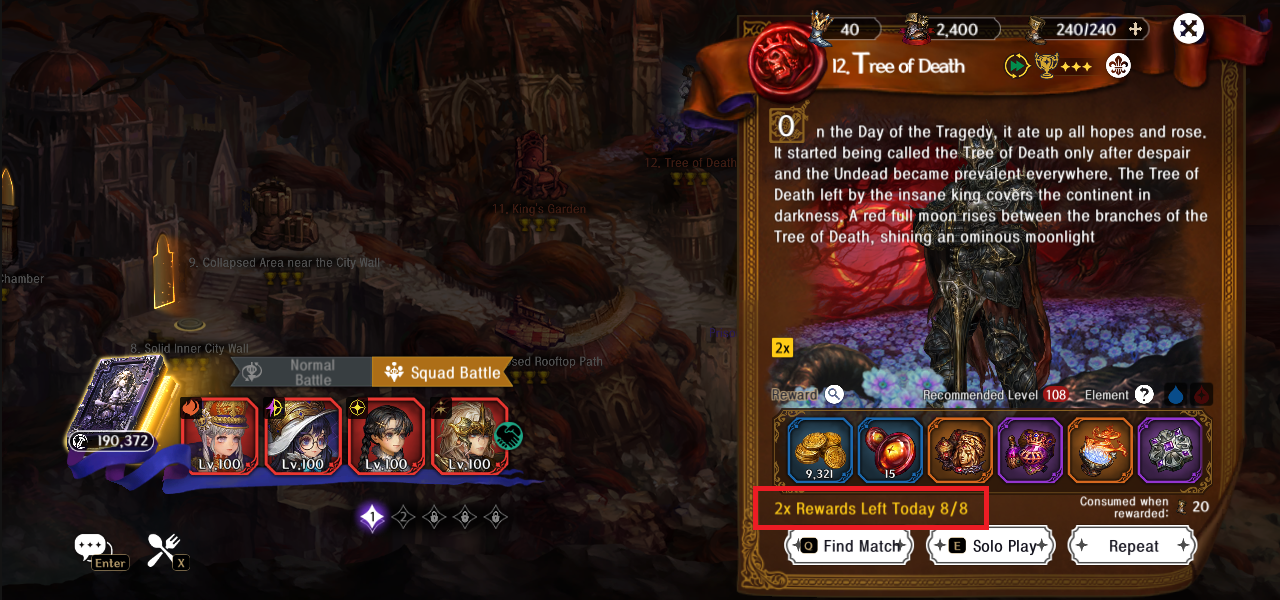1280x600 pixels.
Task: Inspect the silver gem brooch reward
Action: coord(1170,450)
